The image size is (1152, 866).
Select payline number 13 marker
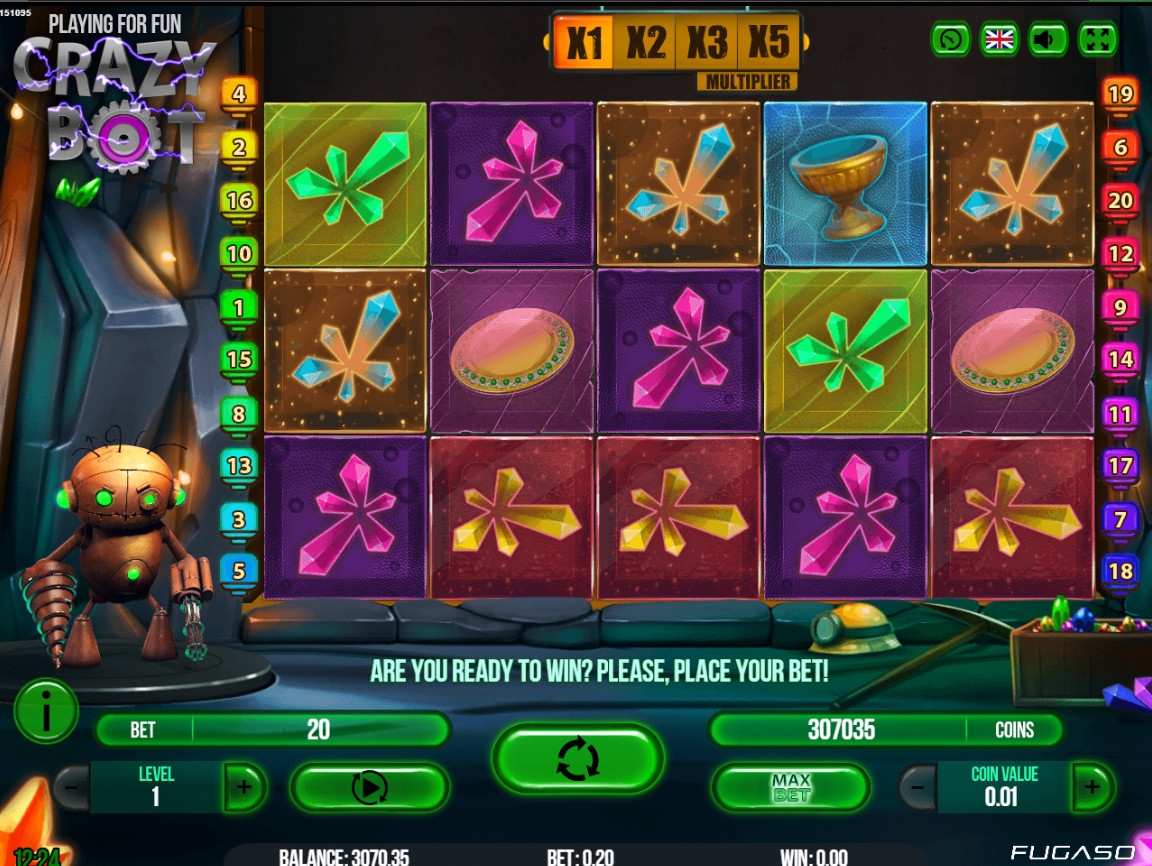239,465
